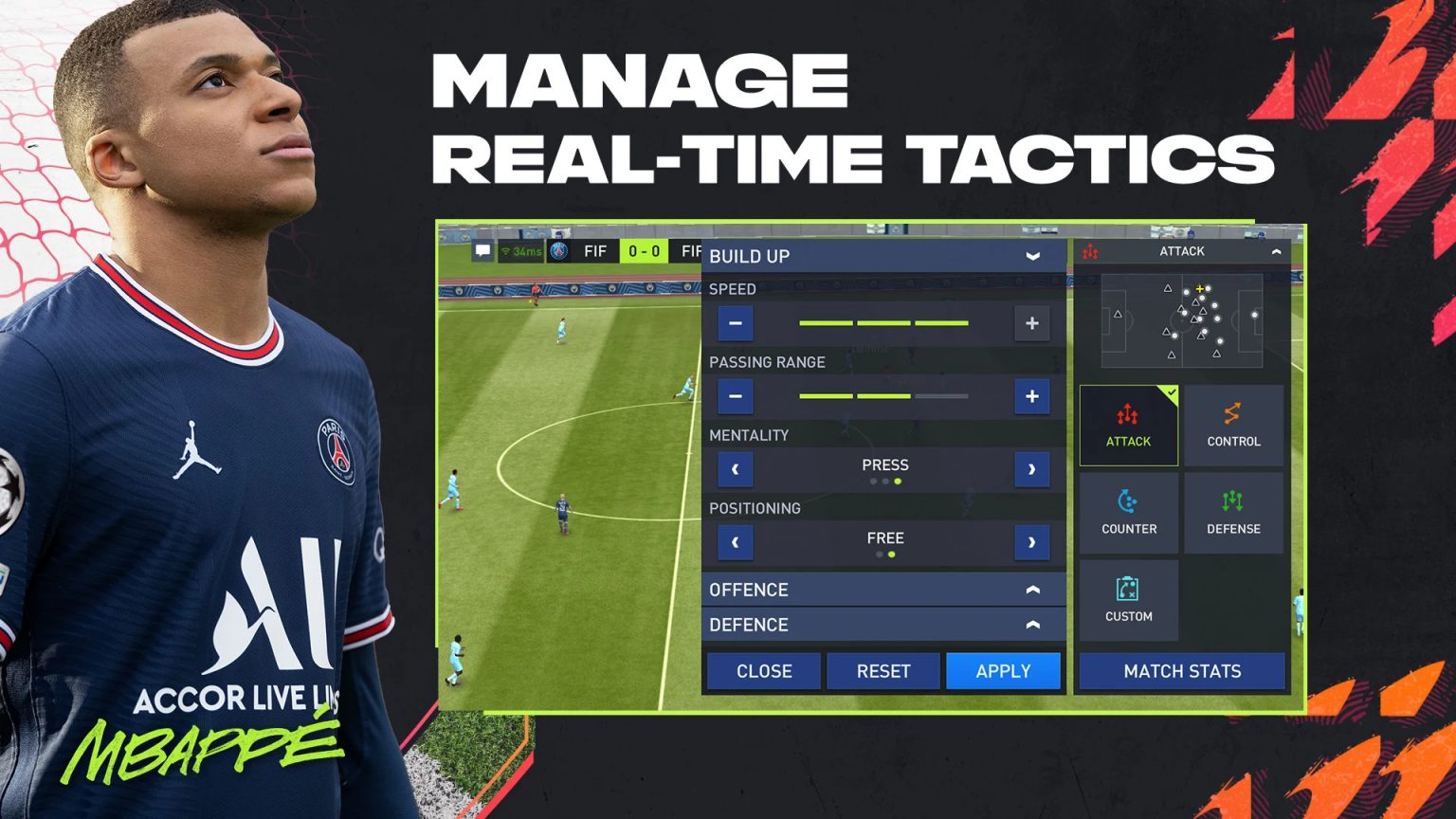Image resolution: width=1456 pixels, height=819 pixels.
Task: Advance Mentality past PRESS with the right arrow
Action: pos(1031,469)
